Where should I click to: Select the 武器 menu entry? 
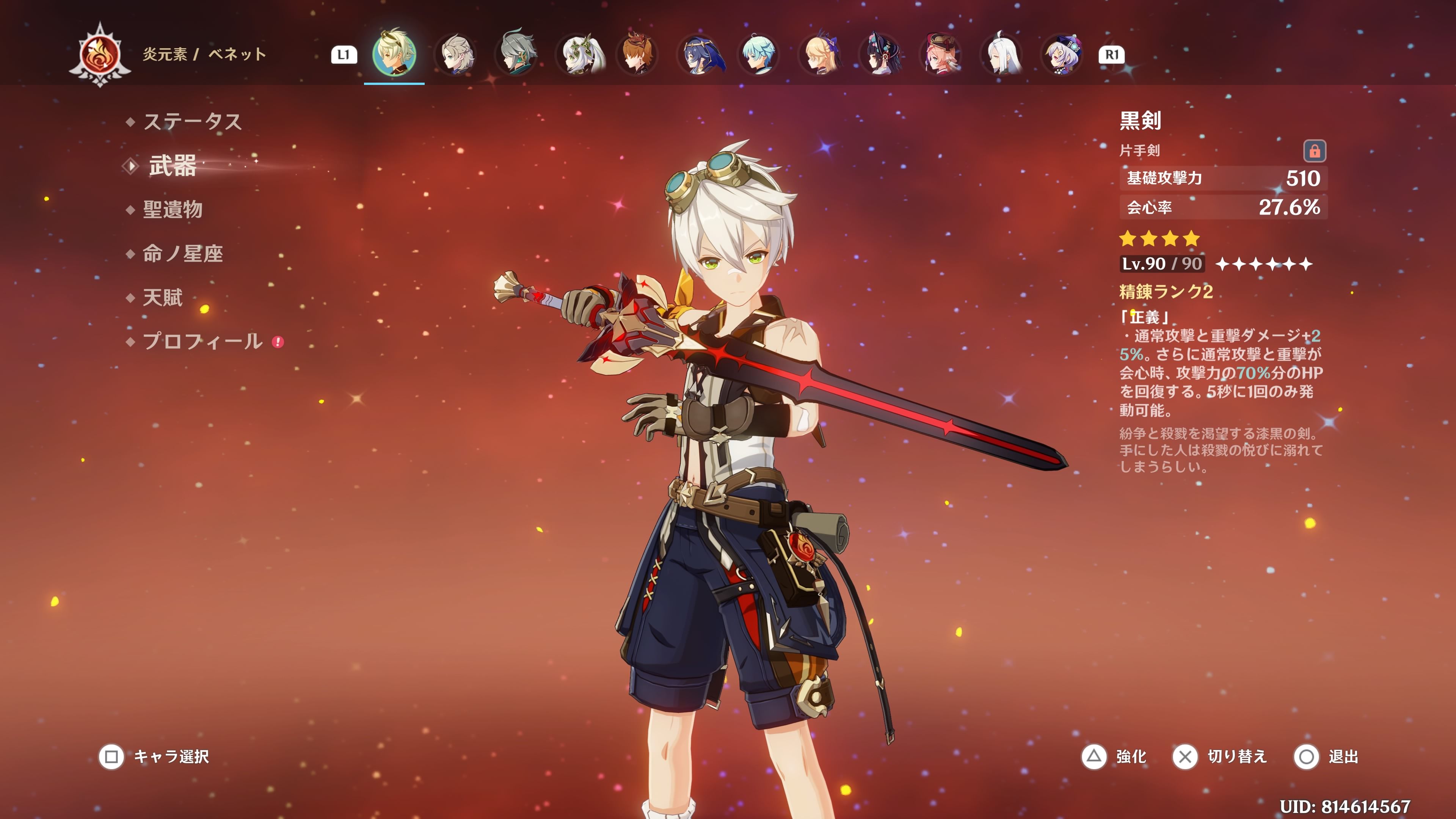[x=173, y=166]
